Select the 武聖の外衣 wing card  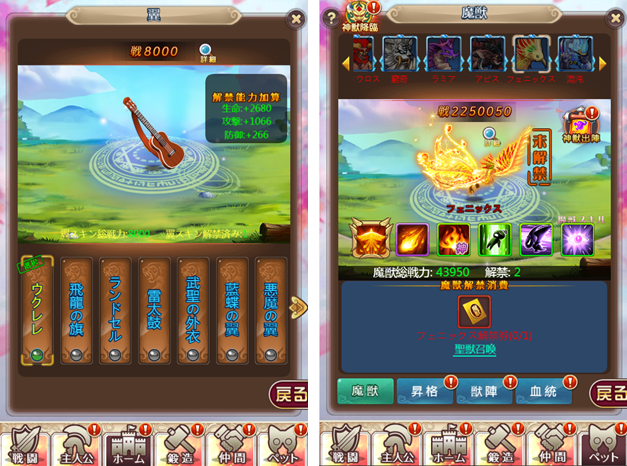(193, 310)
